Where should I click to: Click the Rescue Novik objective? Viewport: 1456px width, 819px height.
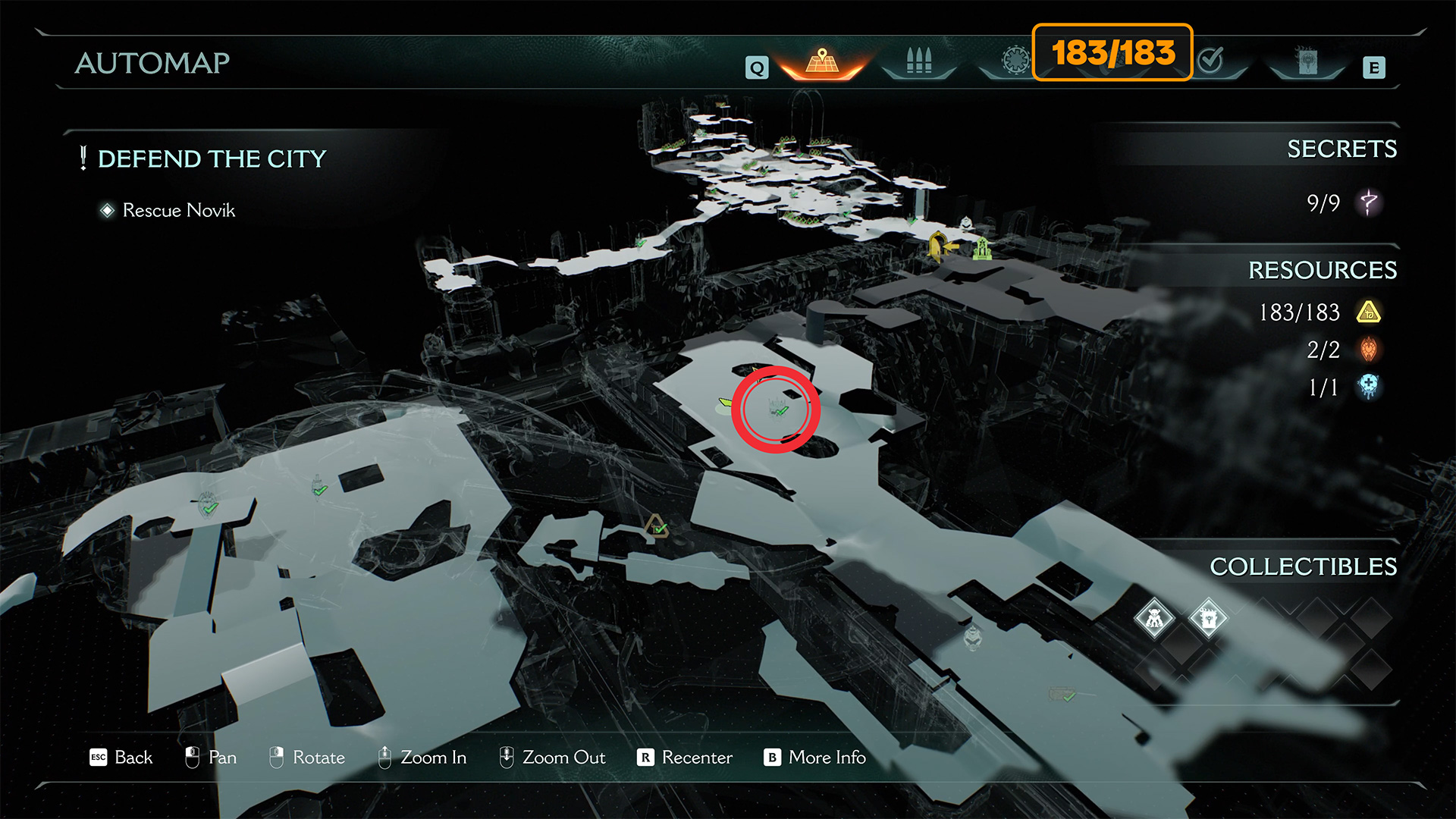[x=178, y=210]
